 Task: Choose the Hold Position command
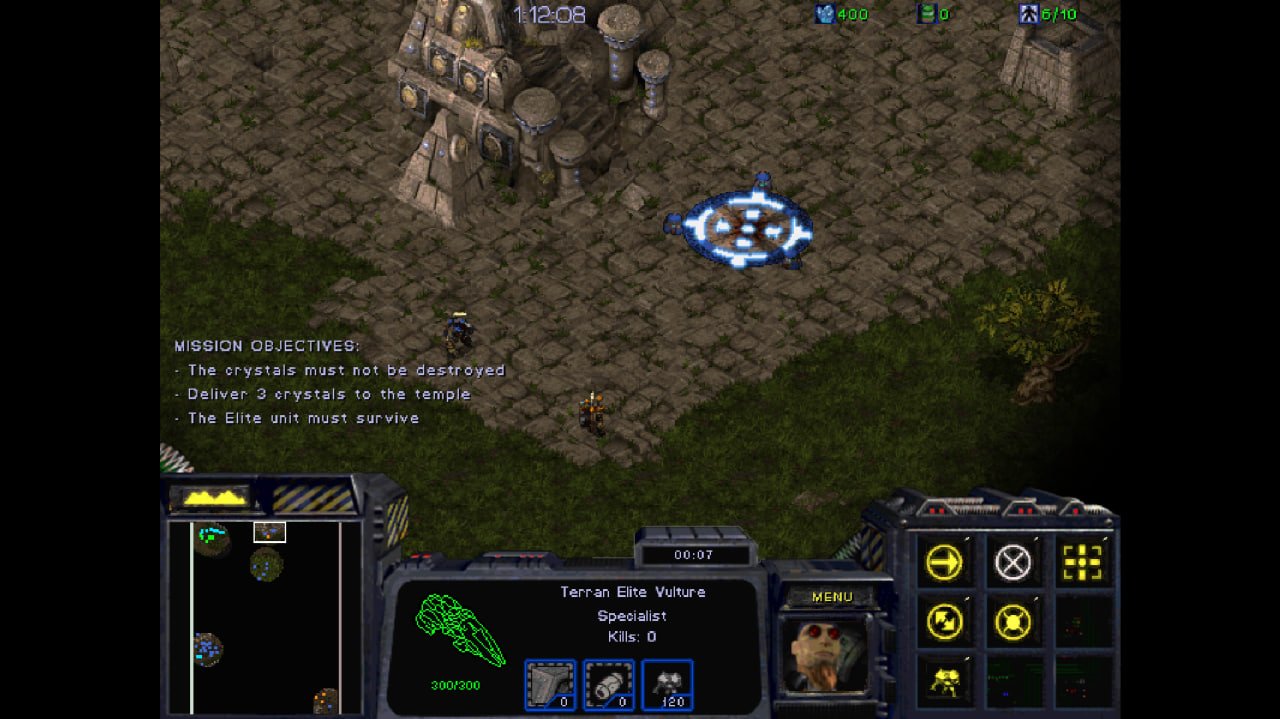coord(1013,623)
